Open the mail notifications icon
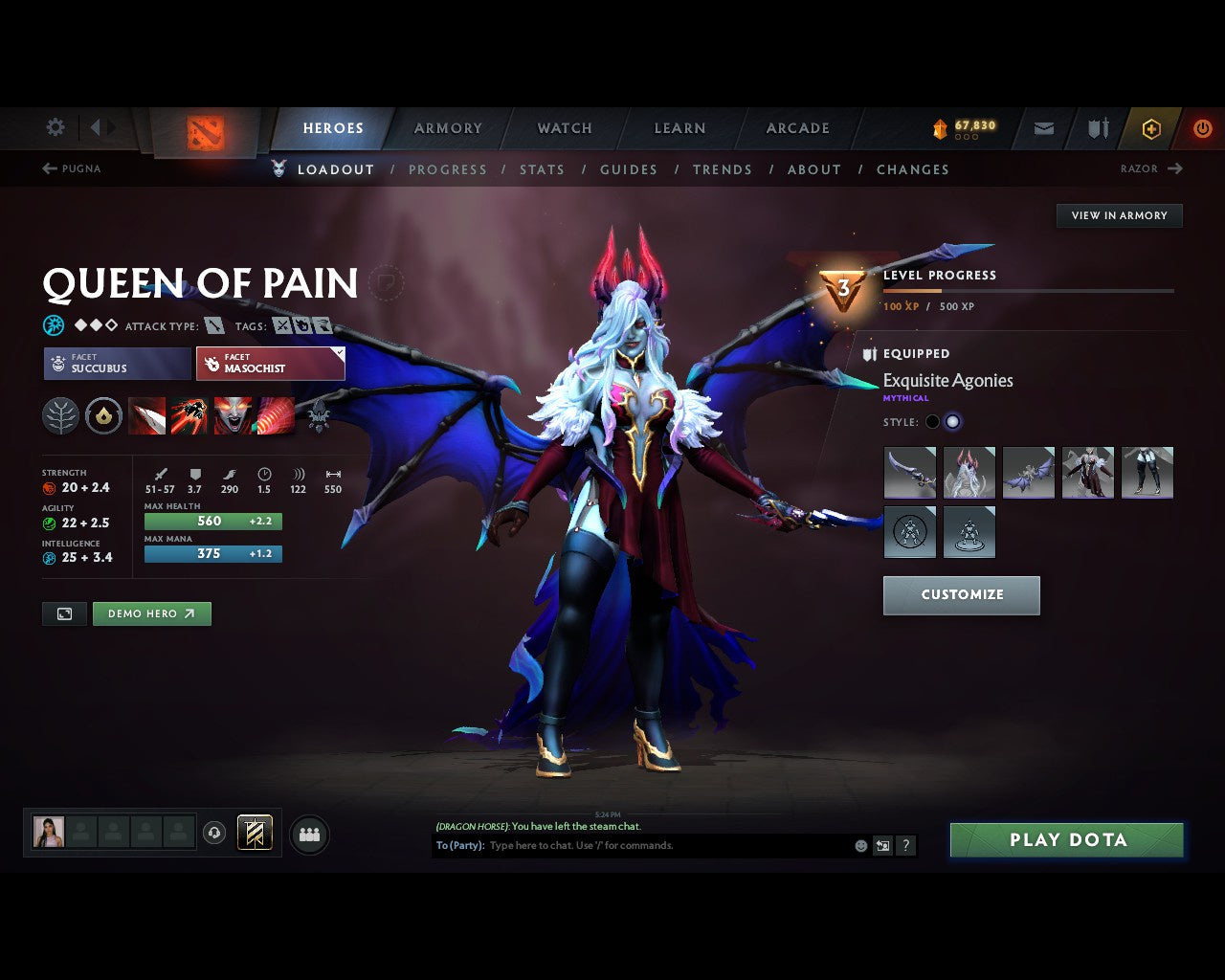1225x980 pixels. [x=1042, y=128]
